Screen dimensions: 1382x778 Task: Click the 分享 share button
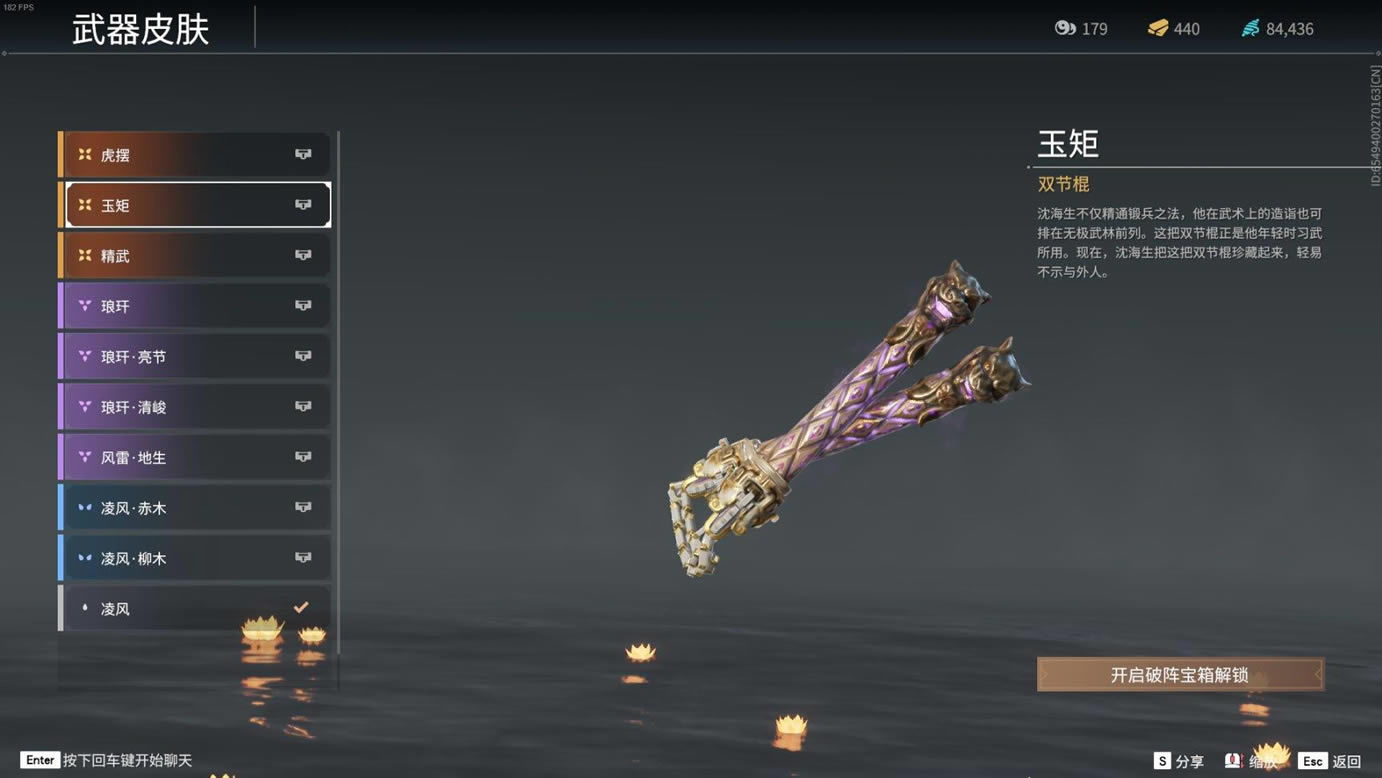[1179, 762]
